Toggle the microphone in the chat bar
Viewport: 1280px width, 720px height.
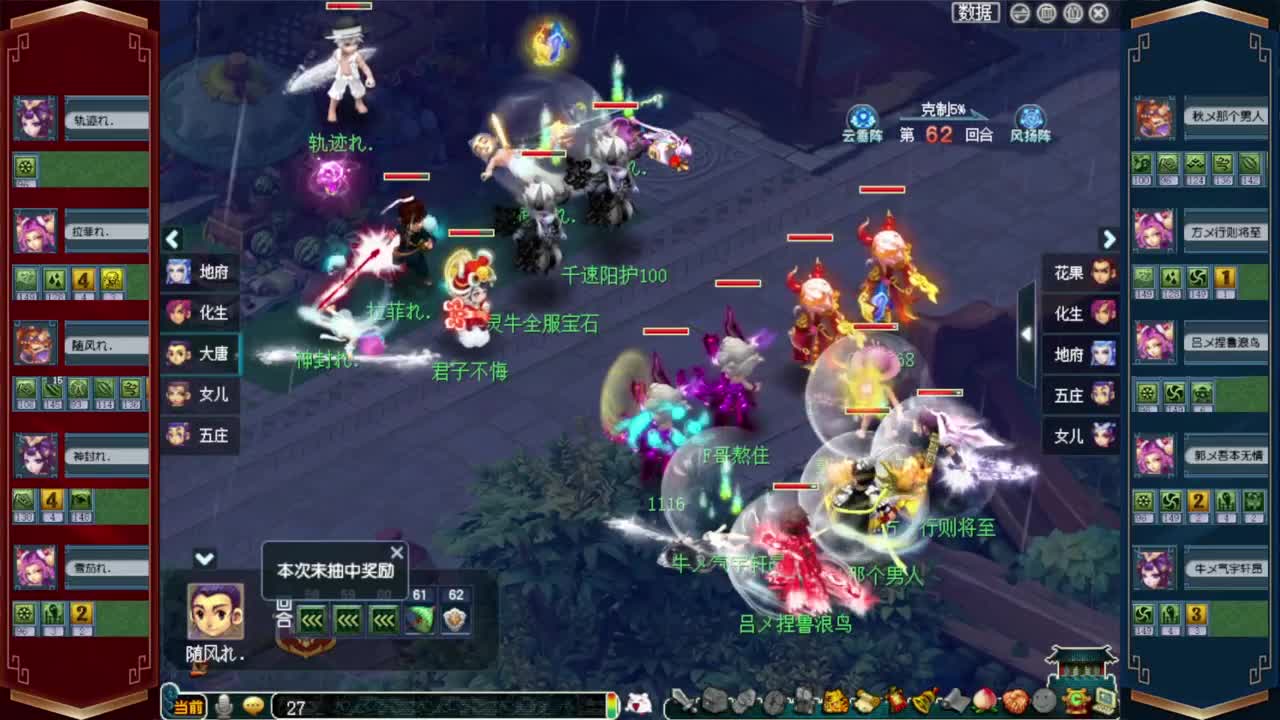(x=224, y=705)
